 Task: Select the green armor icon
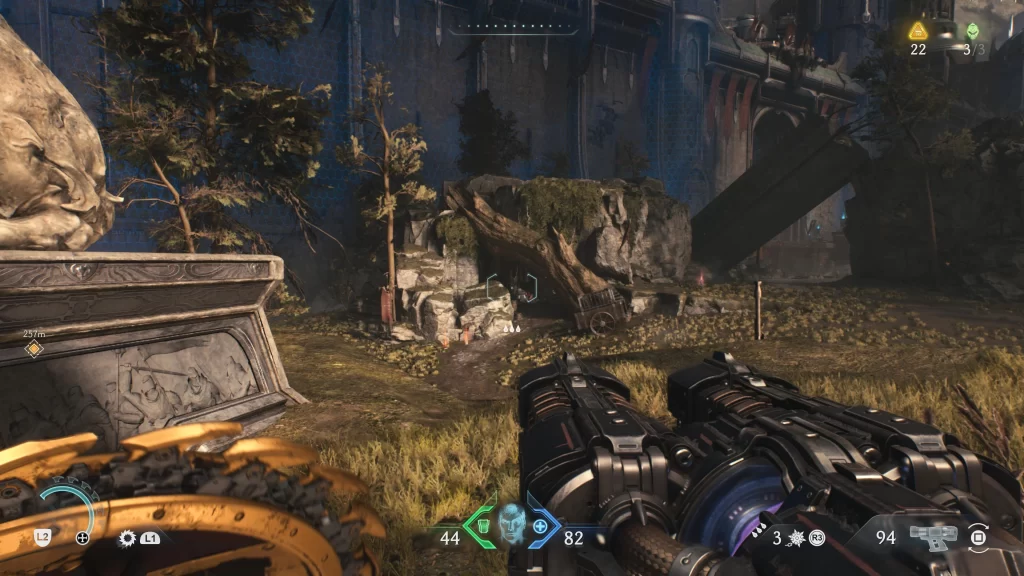481,525
